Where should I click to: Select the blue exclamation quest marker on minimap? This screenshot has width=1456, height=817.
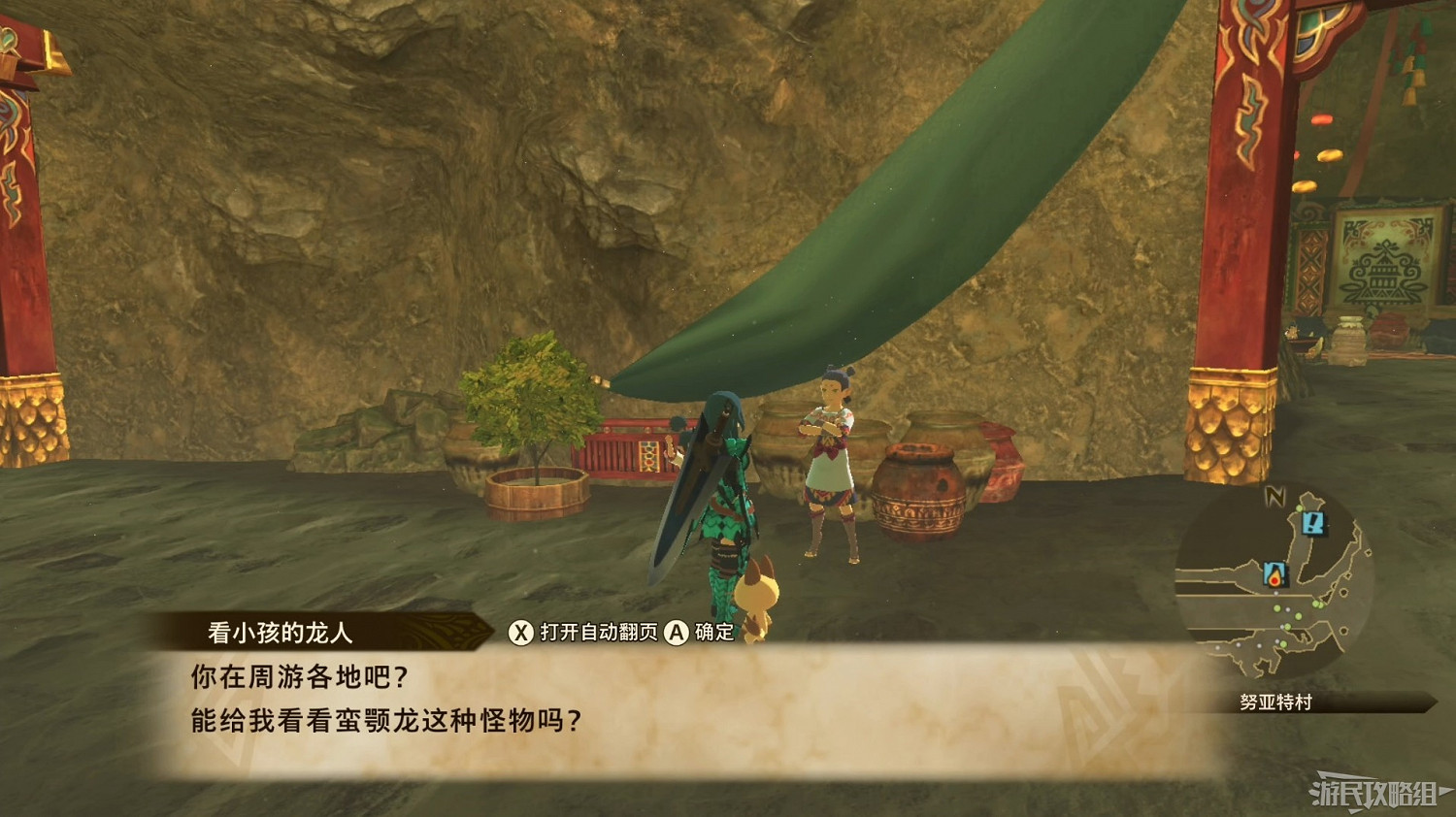coord(1313,525)
